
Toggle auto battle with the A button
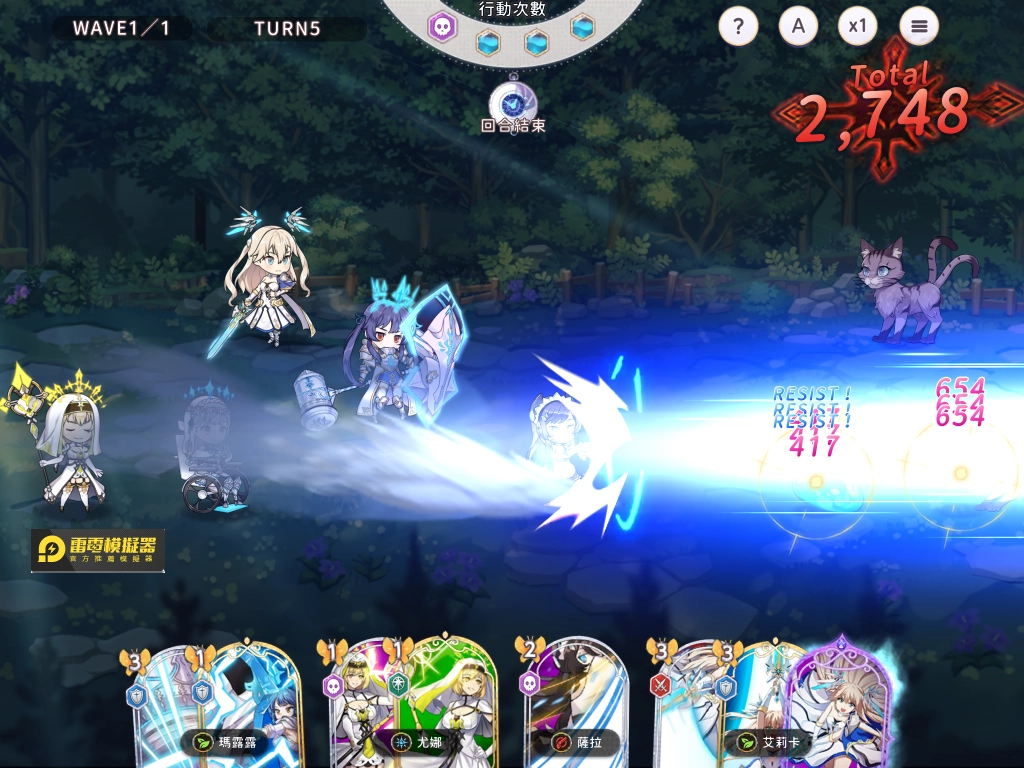(798, 26)
